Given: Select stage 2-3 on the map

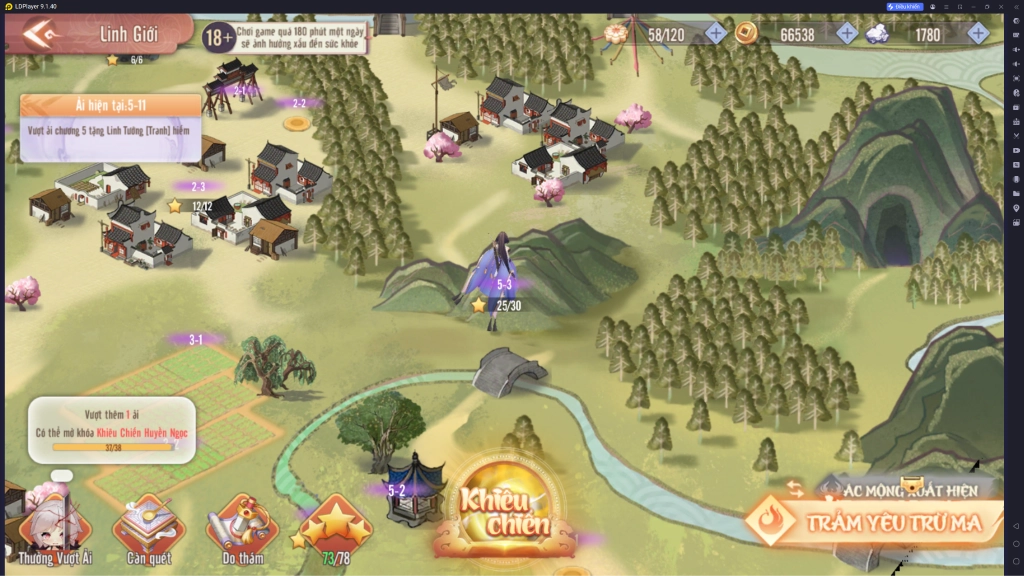Looking at the screenshot, I should point(197,186).
